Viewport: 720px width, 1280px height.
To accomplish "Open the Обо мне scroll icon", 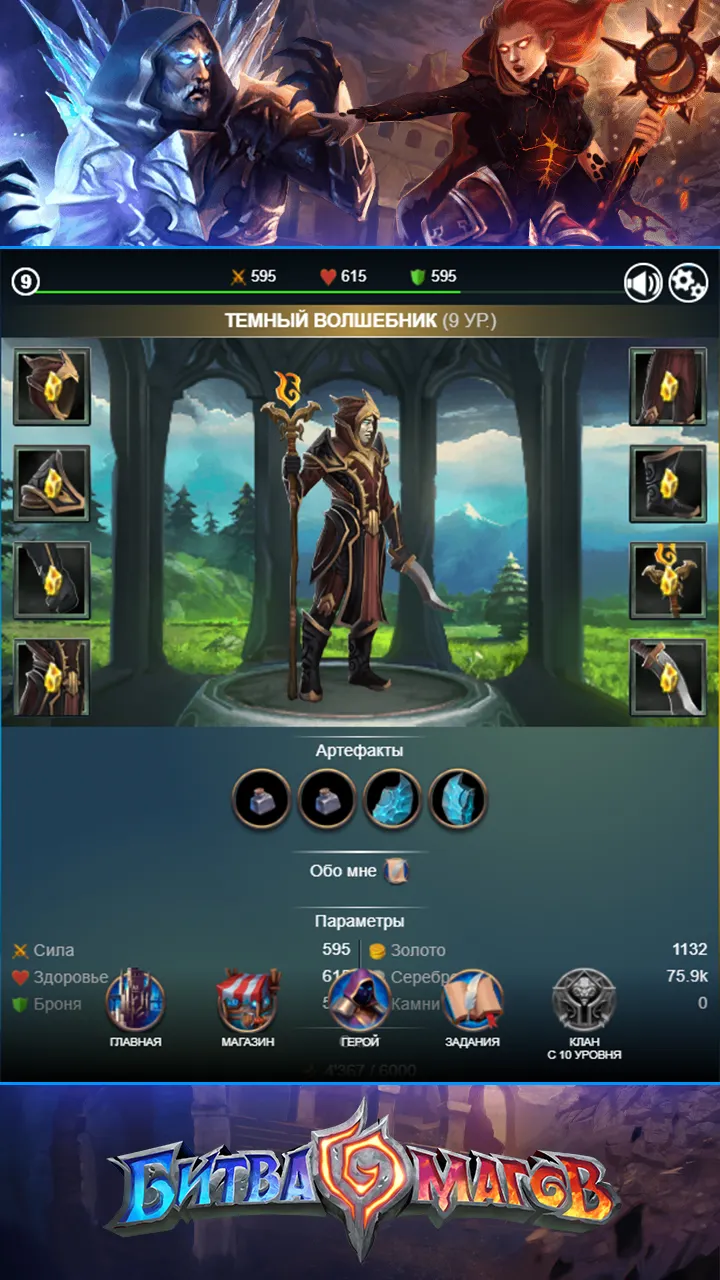I will 396,871.
